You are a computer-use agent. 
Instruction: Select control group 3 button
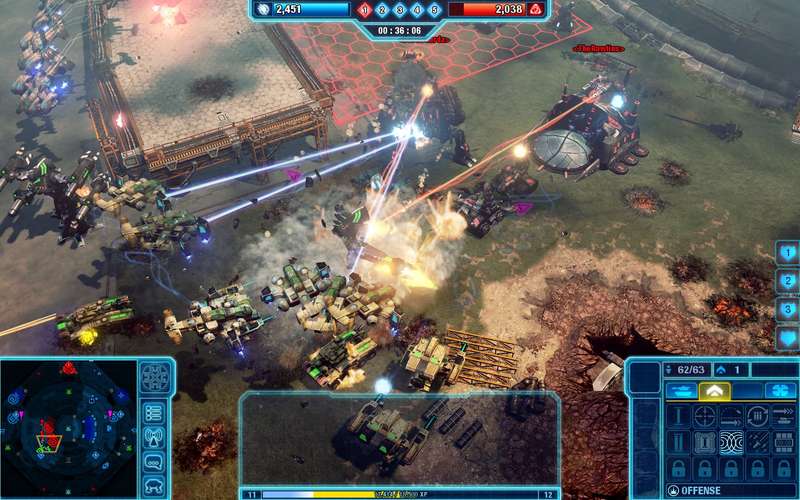[x=787, y=310]
